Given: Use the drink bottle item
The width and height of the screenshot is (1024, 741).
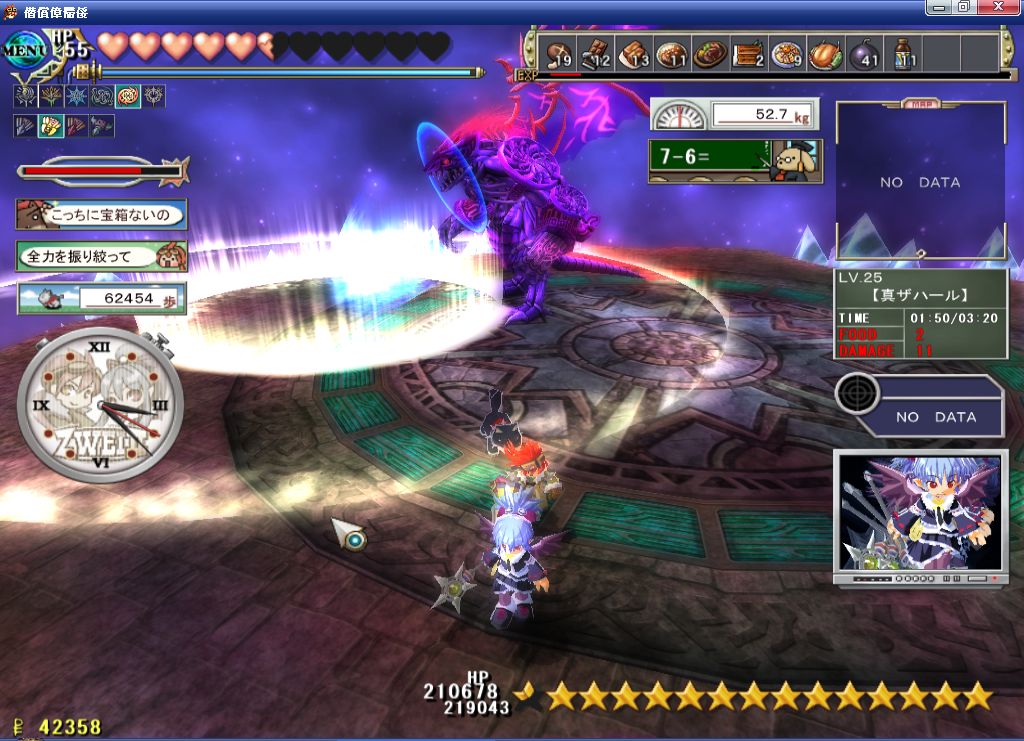Looking at the screenshot, I should 903,55.
